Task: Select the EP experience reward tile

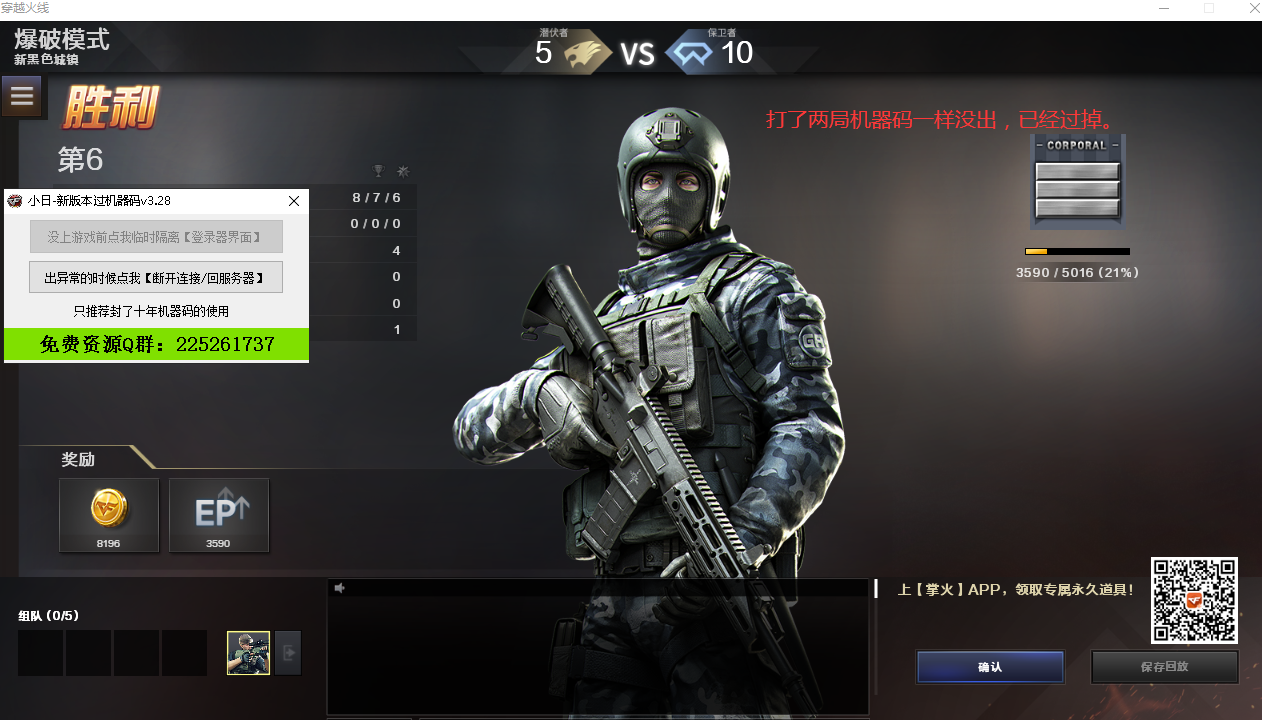Action: point(219,515)
